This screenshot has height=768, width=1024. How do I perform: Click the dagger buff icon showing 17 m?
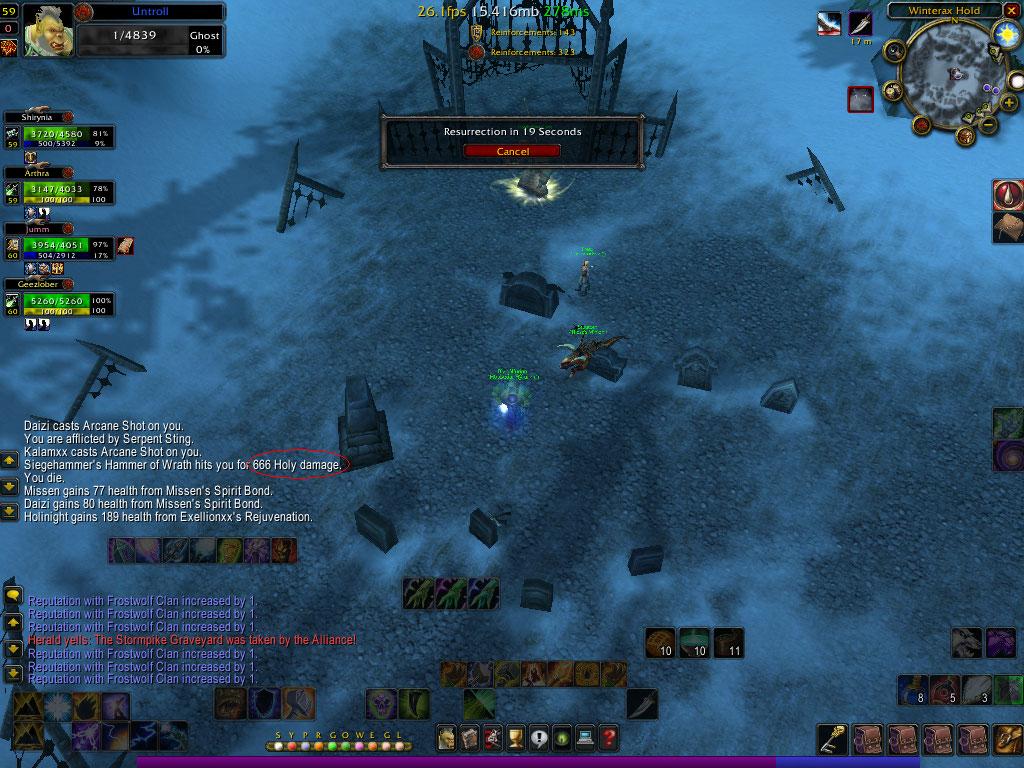860,23
